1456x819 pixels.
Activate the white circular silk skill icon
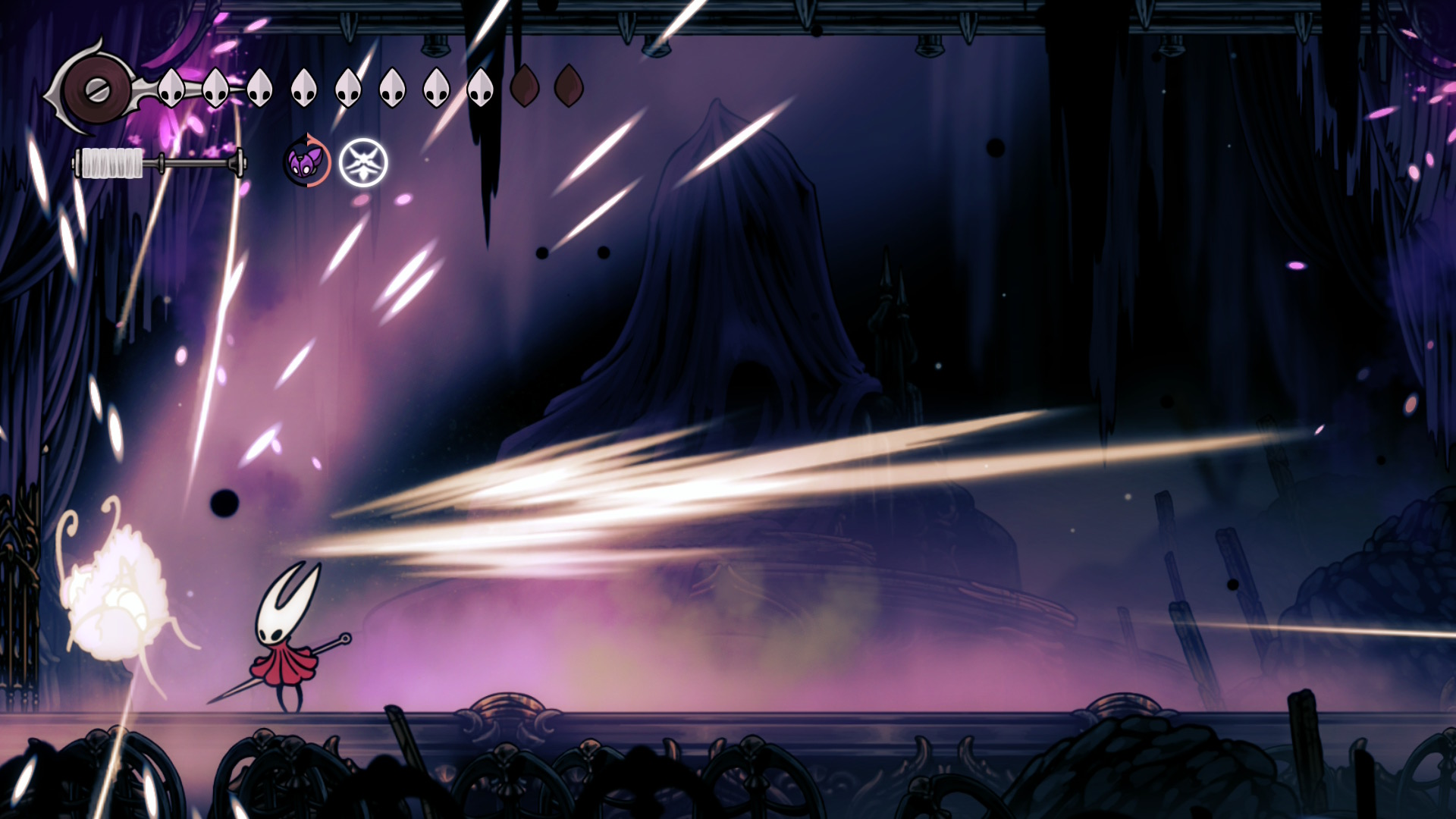[x=363, y=162]
